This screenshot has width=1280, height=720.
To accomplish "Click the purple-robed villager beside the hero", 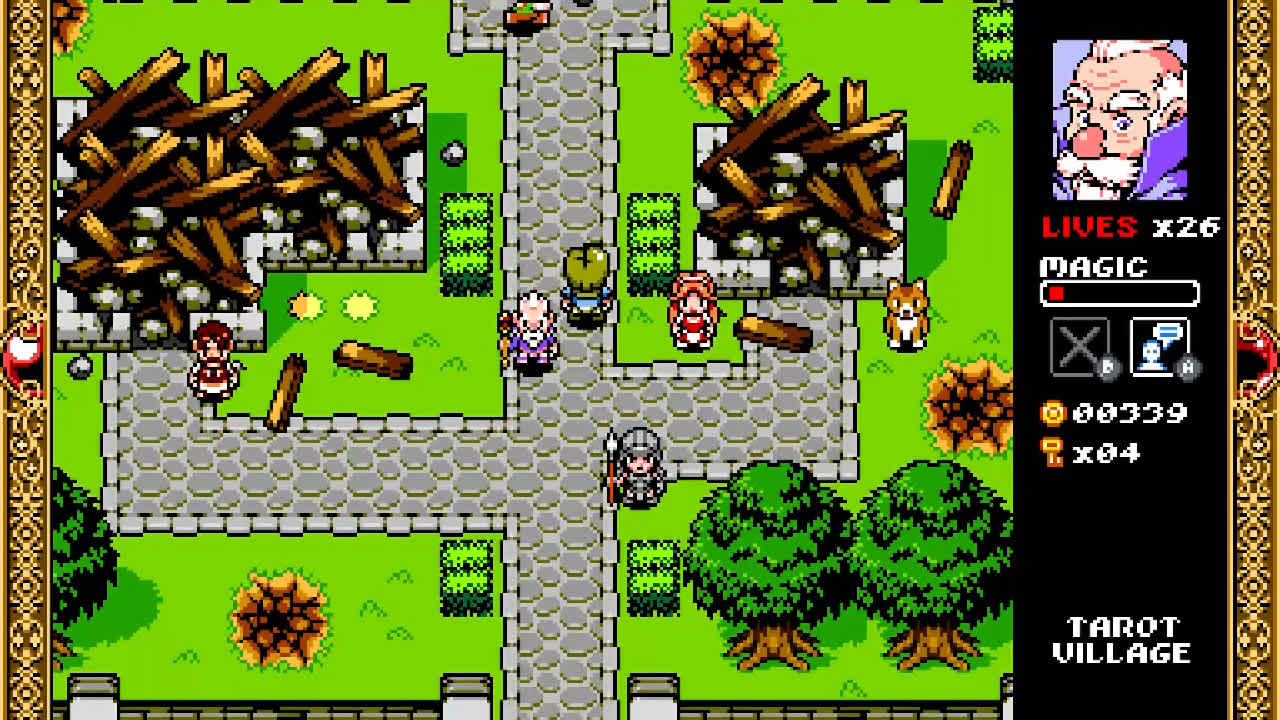I will pos(533,330).
